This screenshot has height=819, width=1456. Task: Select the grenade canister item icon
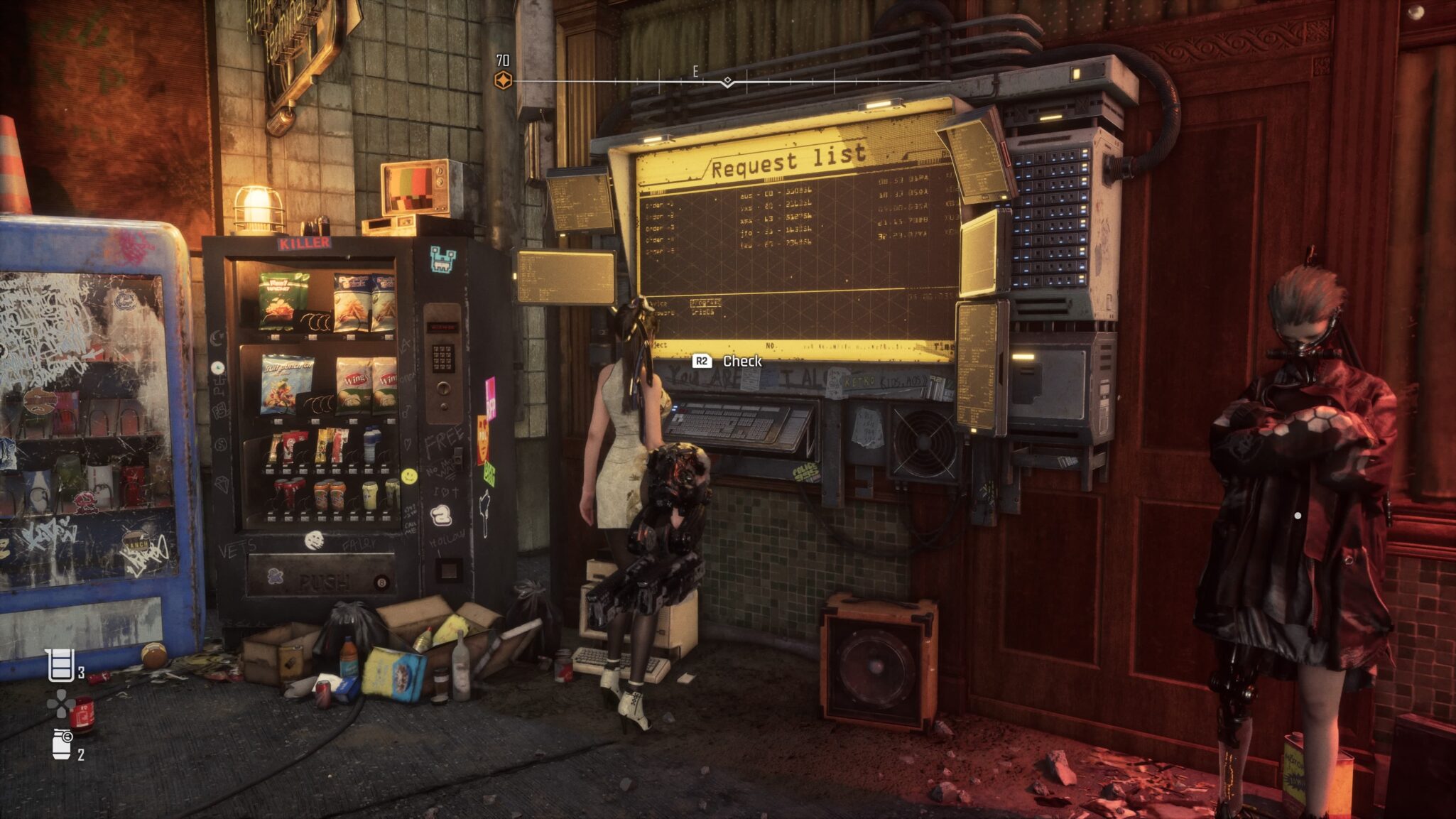pos(63,744)
